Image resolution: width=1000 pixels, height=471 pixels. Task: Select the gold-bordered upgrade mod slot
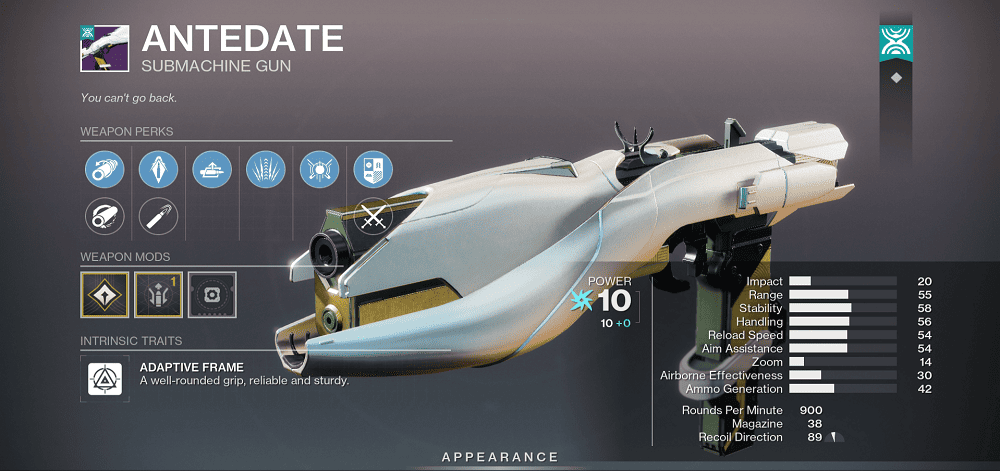pos(157,295)
